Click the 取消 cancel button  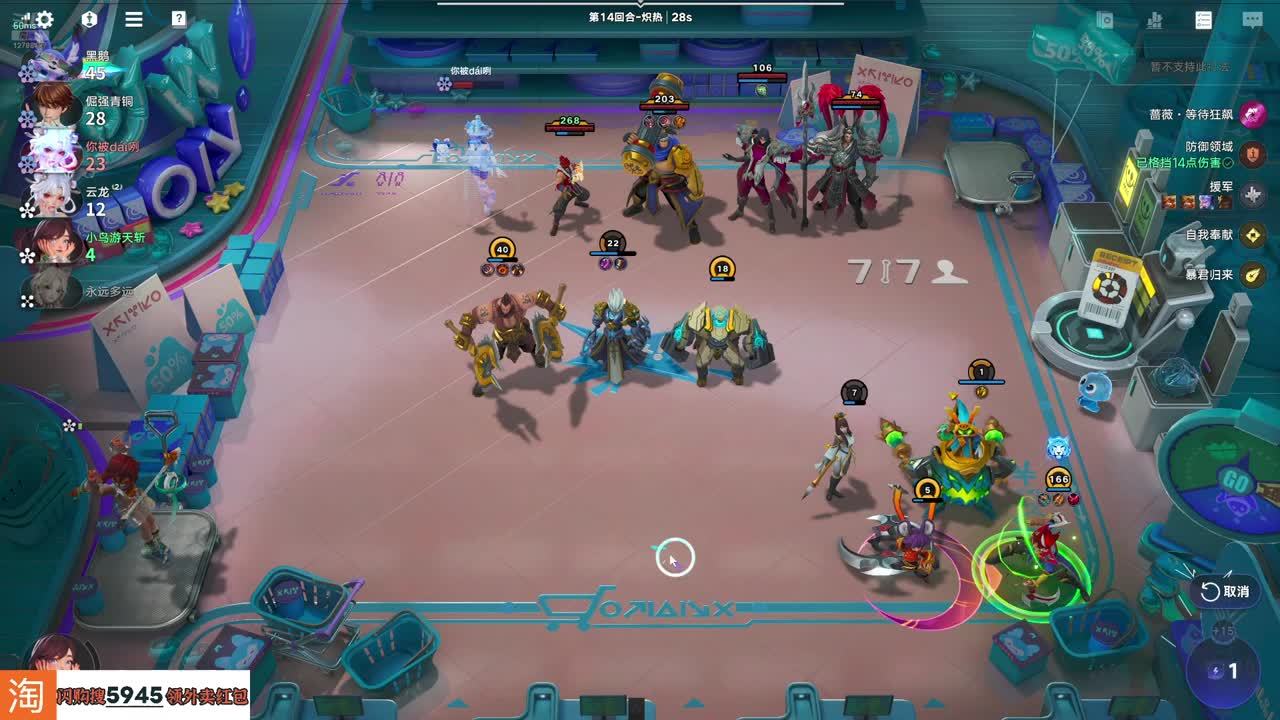(1225, 591)
